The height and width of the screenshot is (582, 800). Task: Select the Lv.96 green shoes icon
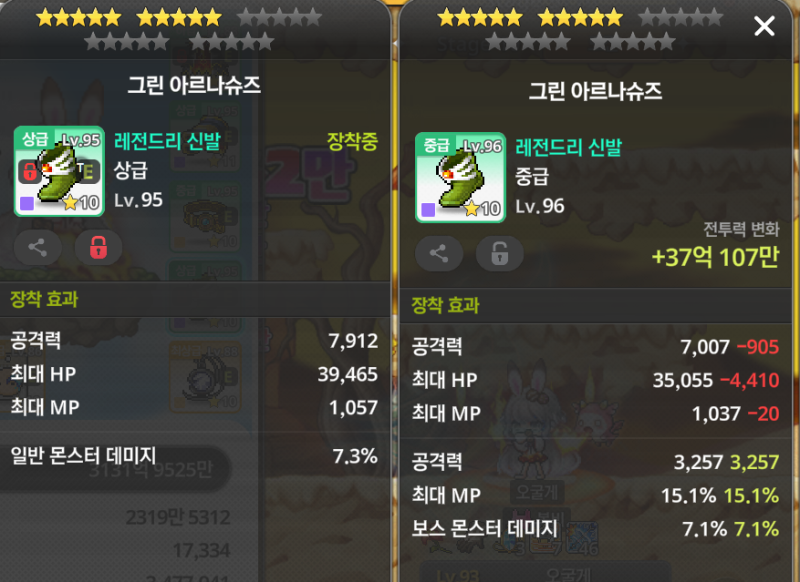coord(460,177)
